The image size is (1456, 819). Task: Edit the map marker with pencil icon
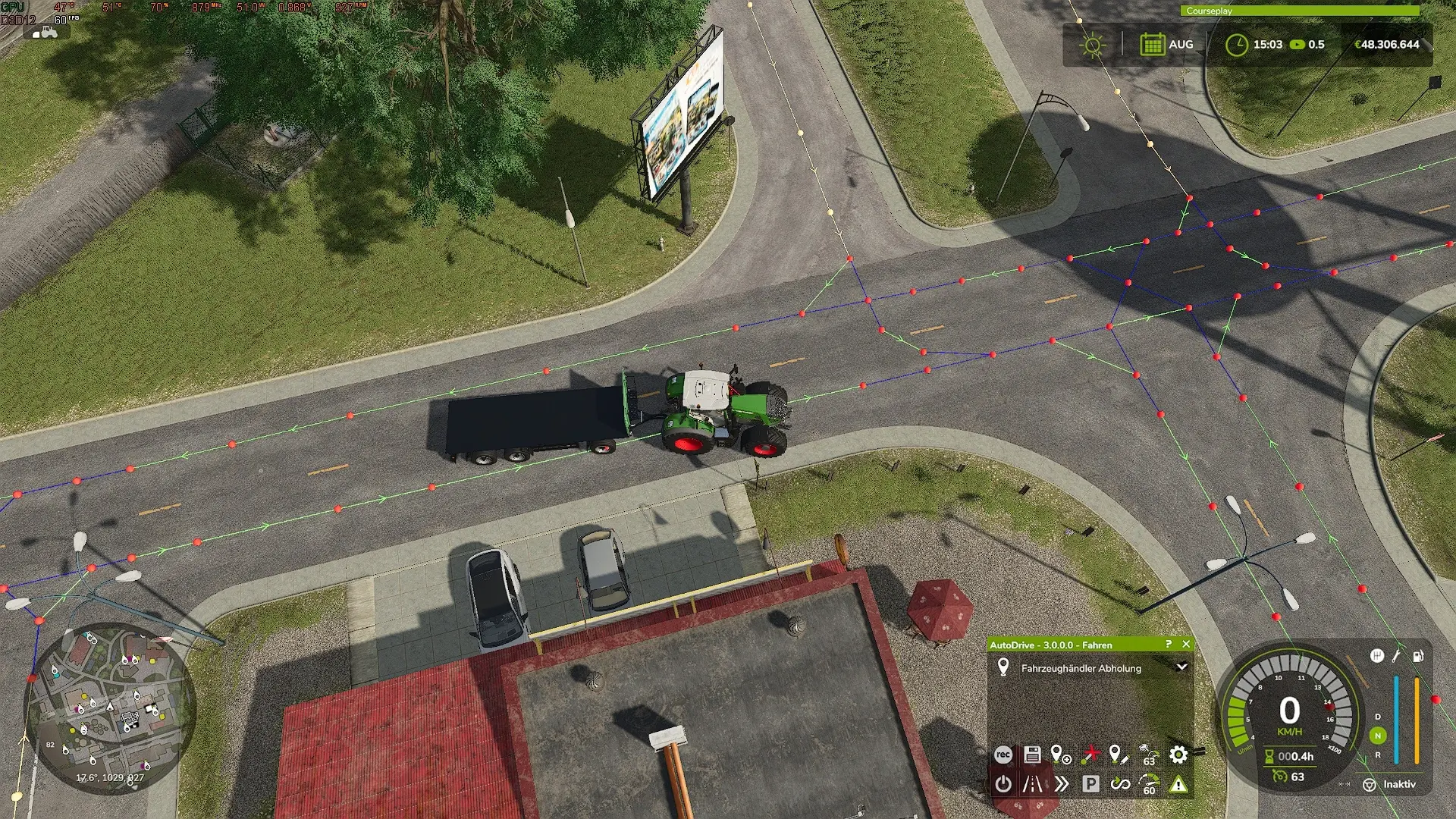pos(1119,755)
